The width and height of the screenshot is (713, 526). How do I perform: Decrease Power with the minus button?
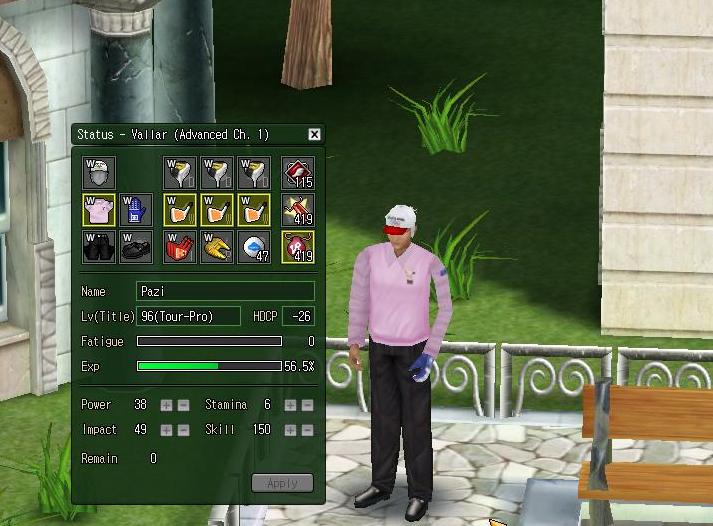point(182,405)
